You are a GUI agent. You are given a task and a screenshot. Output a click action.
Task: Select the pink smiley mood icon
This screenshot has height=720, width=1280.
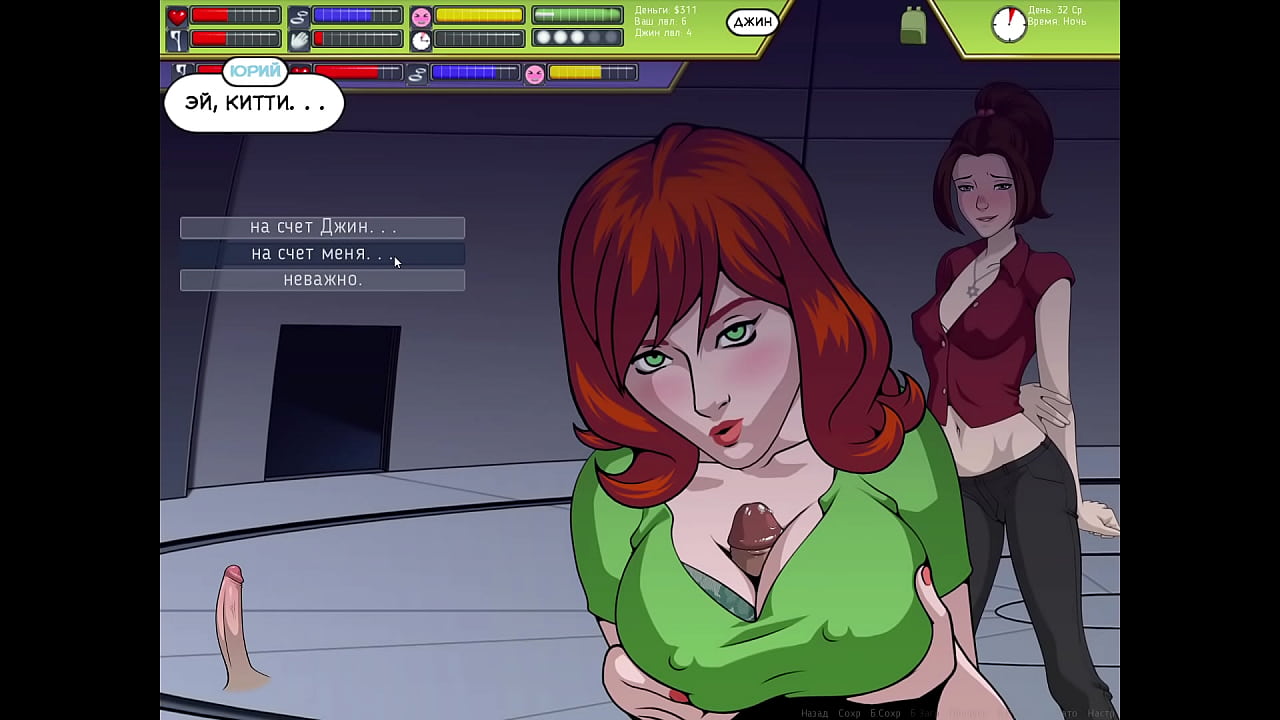click(421, 17)
